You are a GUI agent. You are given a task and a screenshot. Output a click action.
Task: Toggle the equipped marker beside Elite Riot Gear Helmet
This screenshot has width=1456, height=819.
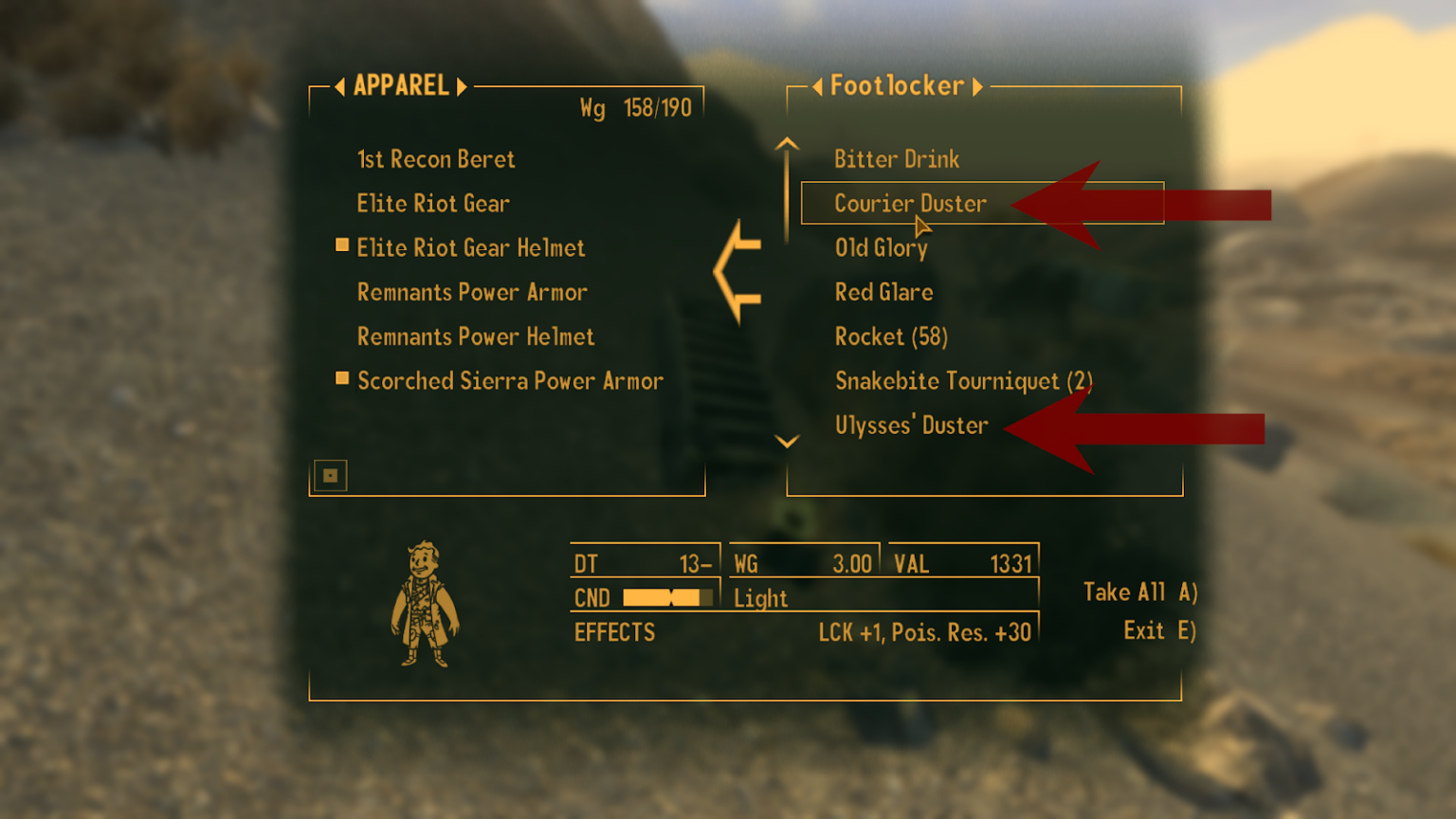click(x=341, y=246)
